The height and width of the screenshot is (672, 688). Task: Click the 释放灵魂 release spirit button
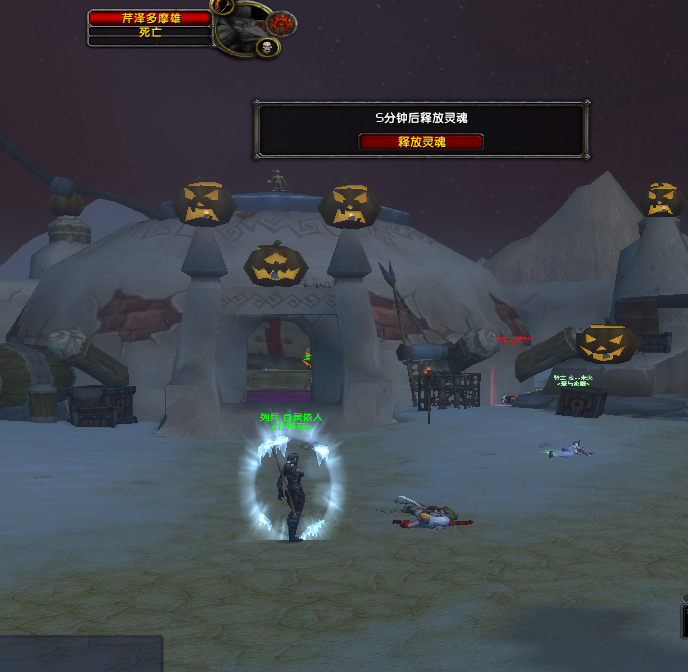coord(420,142)
